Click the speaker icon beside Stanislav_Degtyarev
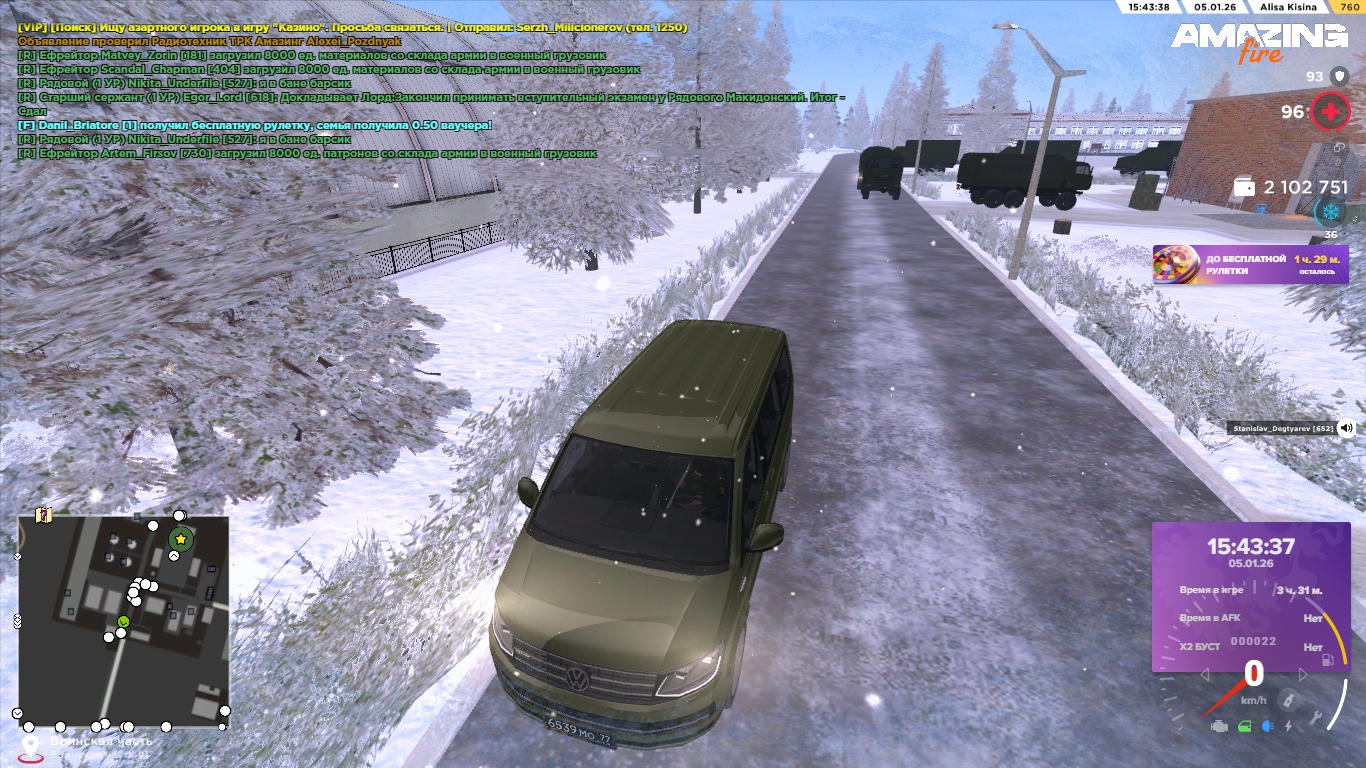Viewport: 1366px width, 768px height. pos(1346,428)
